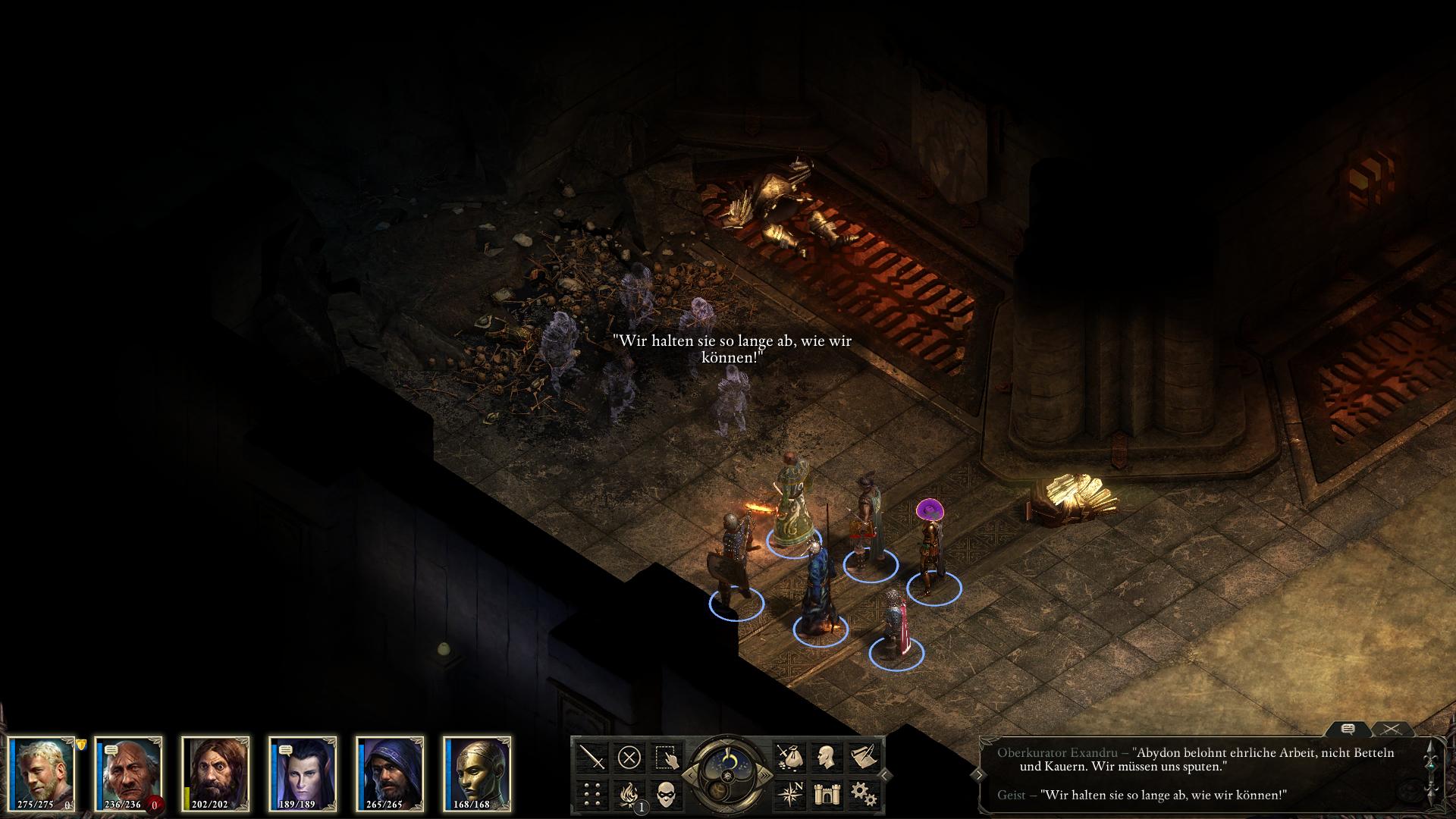Screen dimensions: 1456x819
Task: Select the blond bearded hero portrait
Action: 43,770
